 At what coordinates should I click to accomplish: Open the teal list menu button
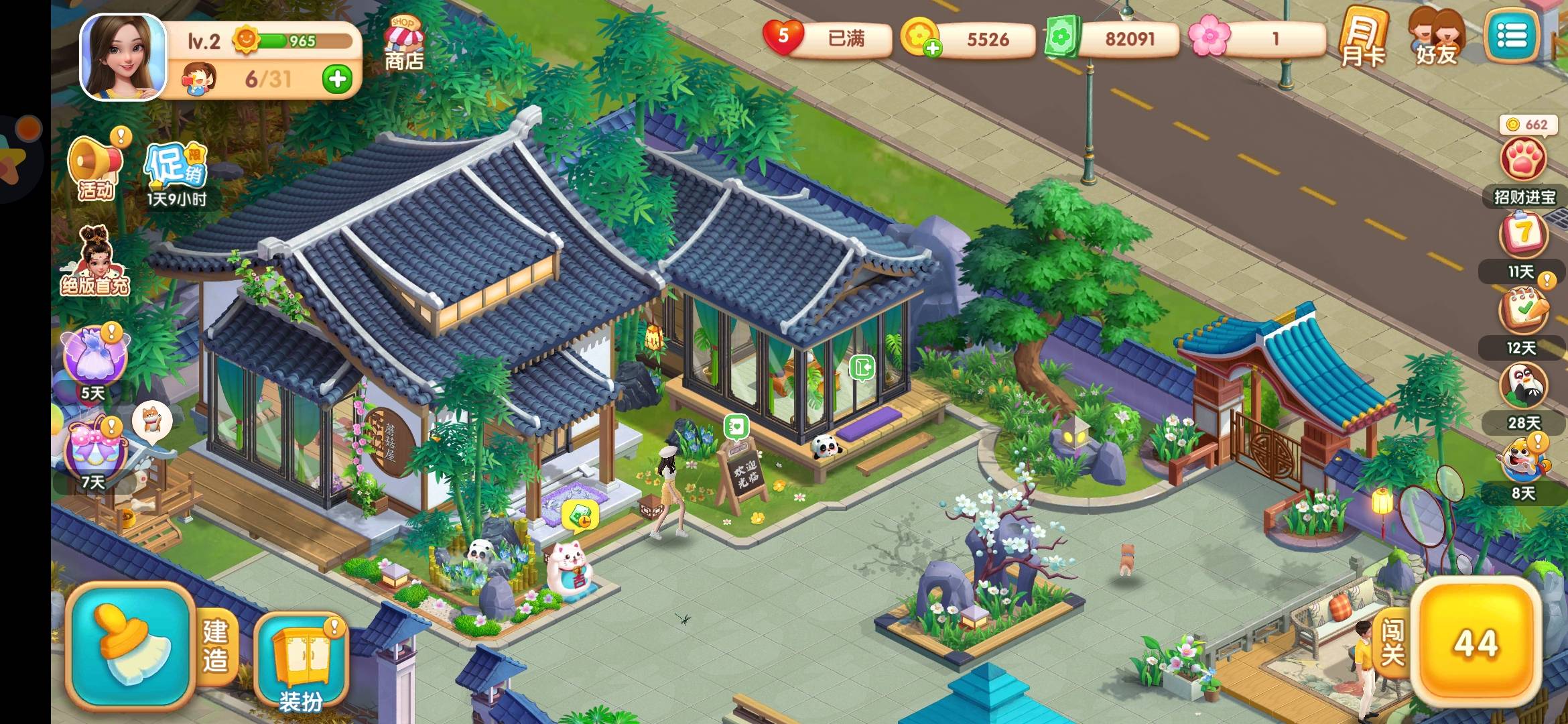1512,36
